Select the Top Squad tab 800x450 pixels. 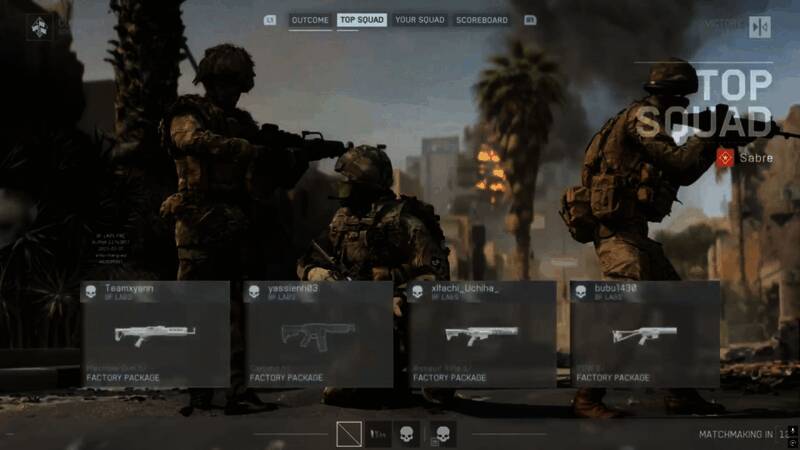(x=362, y=20)
